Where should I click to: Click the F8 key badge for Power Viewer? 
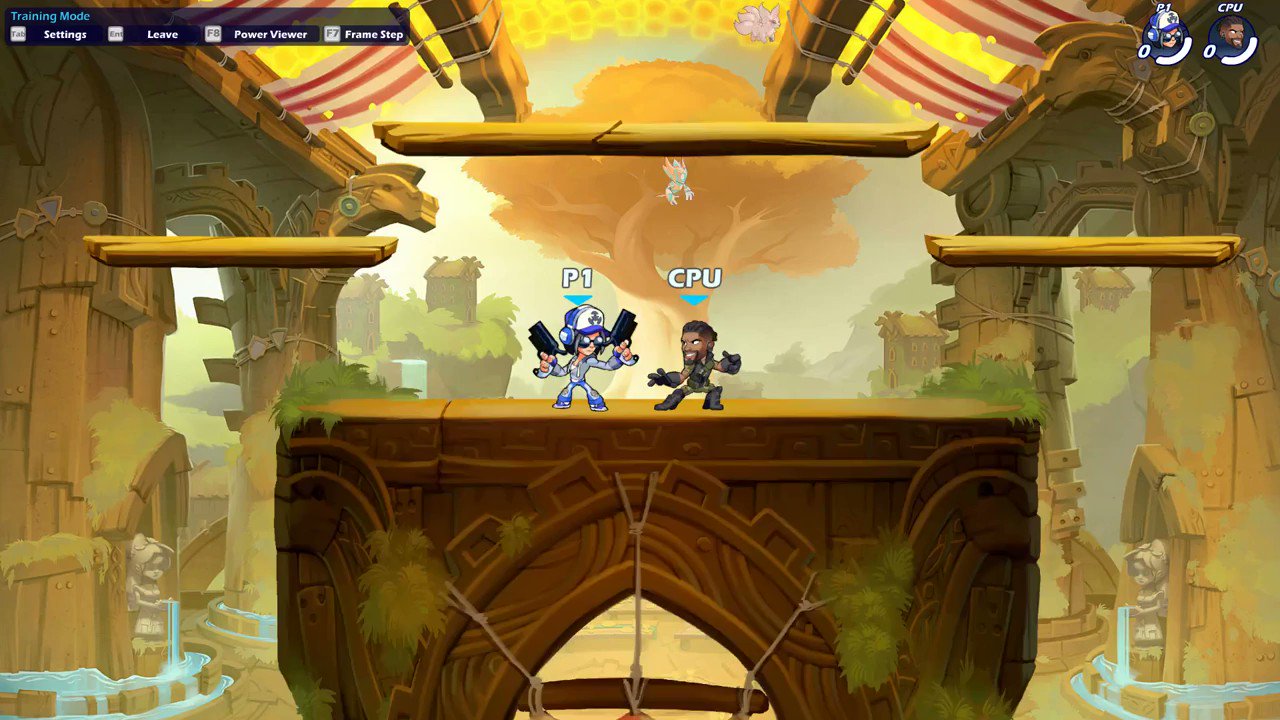pos(215,33)
